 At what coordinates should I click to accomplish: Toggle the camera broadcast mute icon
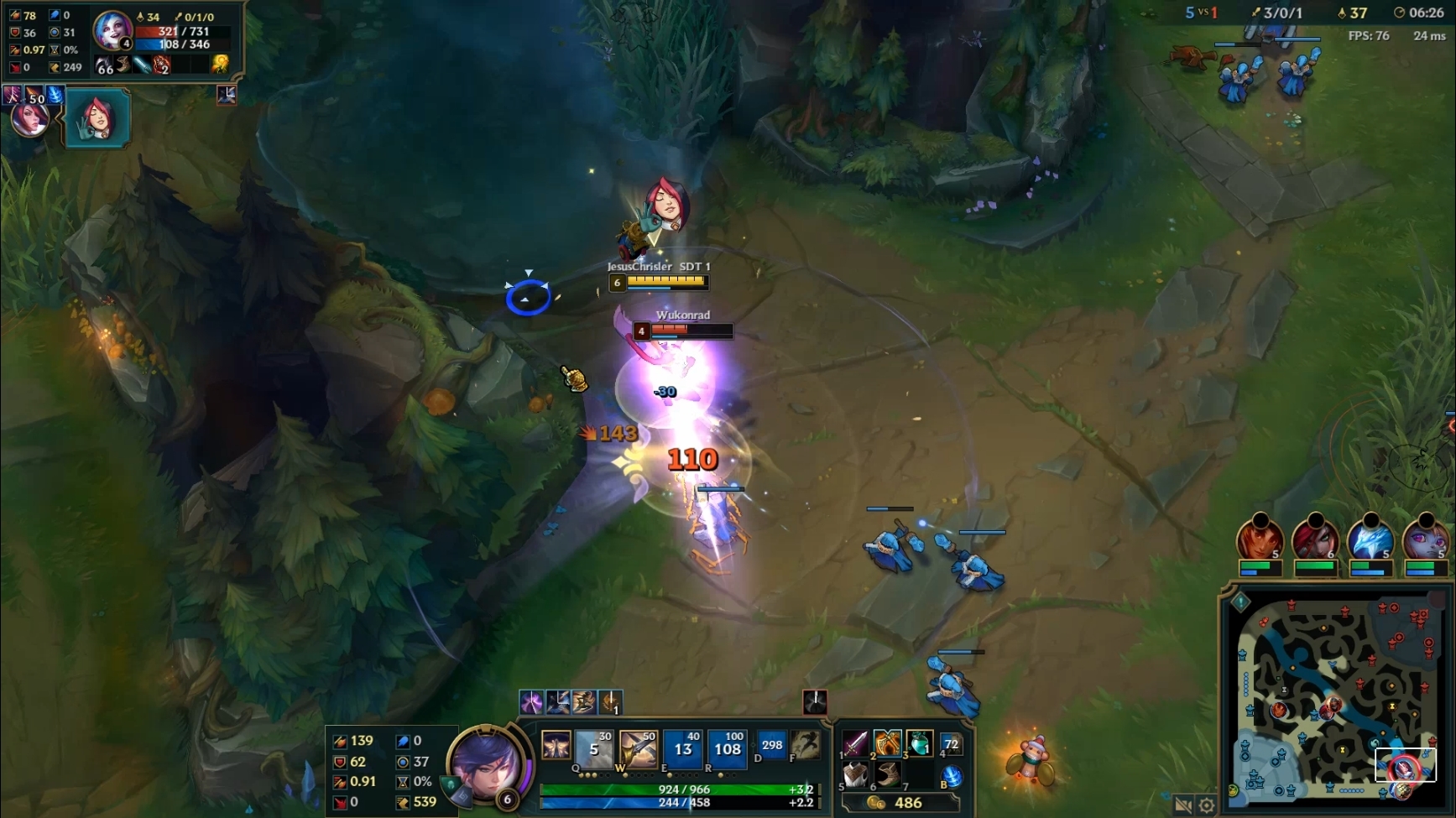tap(1183, 803)
